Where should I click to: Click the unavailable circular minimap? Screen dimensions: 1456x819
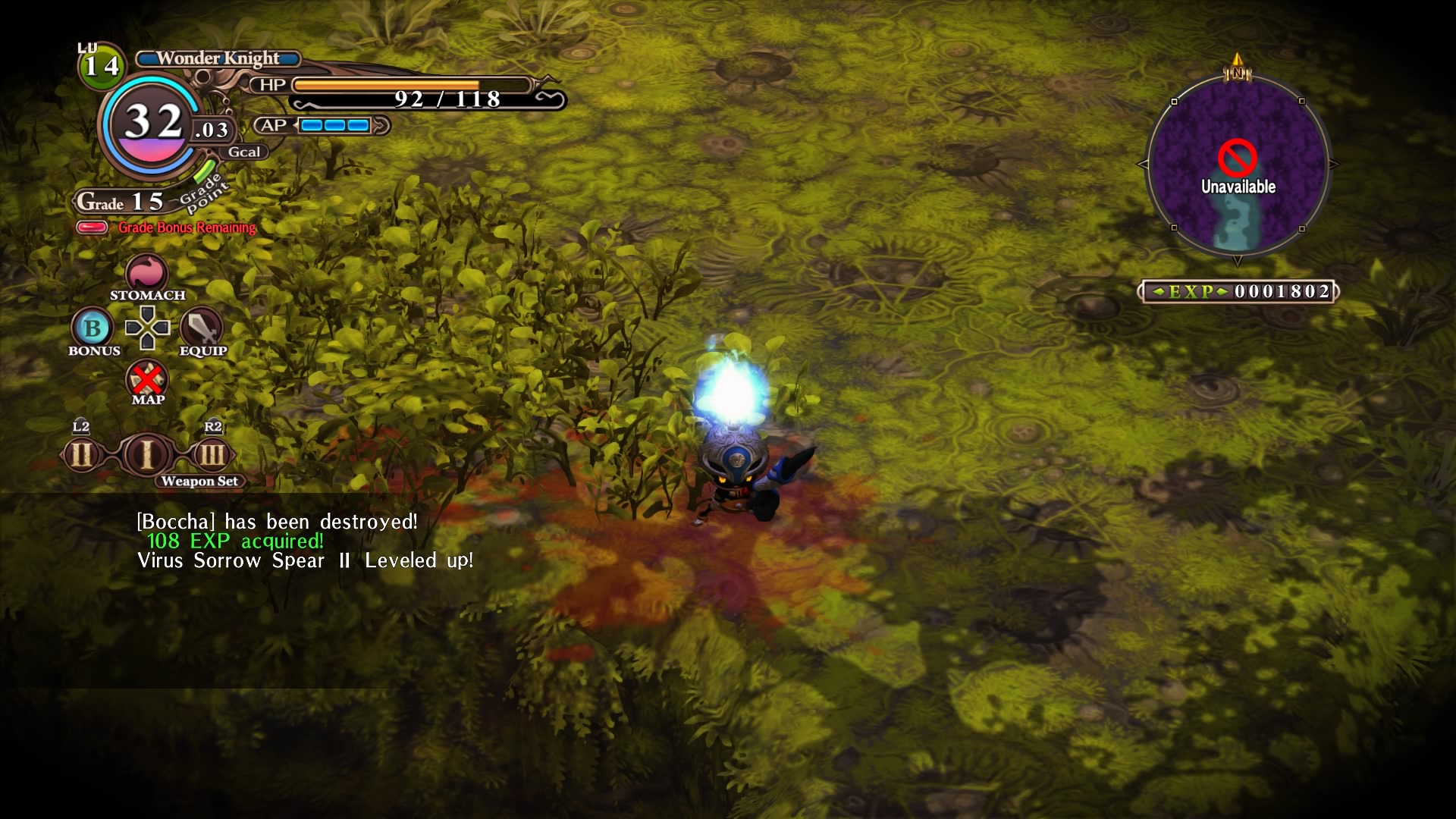(1238, 165)
